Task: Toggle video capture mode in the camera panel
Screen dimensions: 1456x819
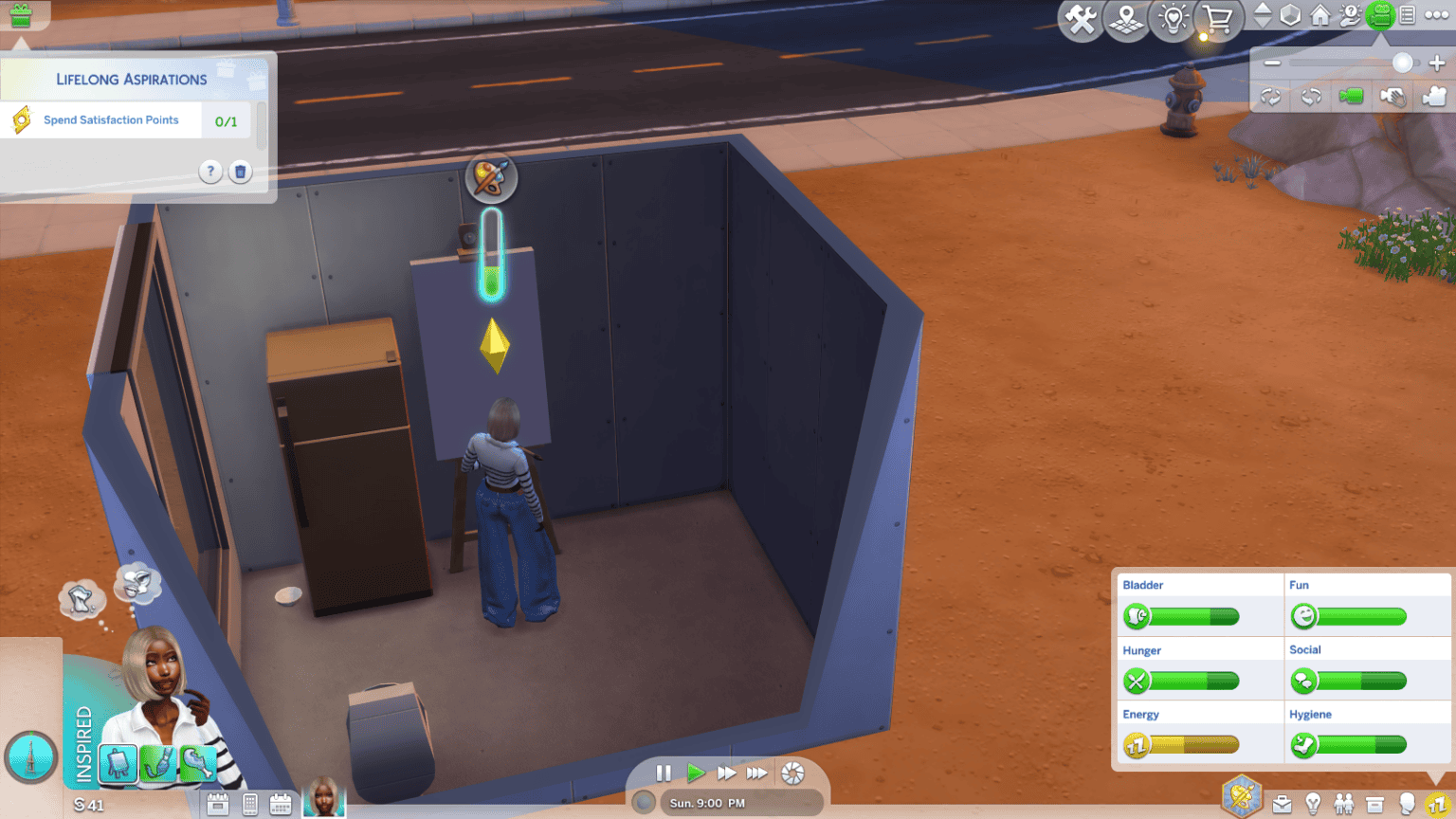Action: click(1433, 96)
